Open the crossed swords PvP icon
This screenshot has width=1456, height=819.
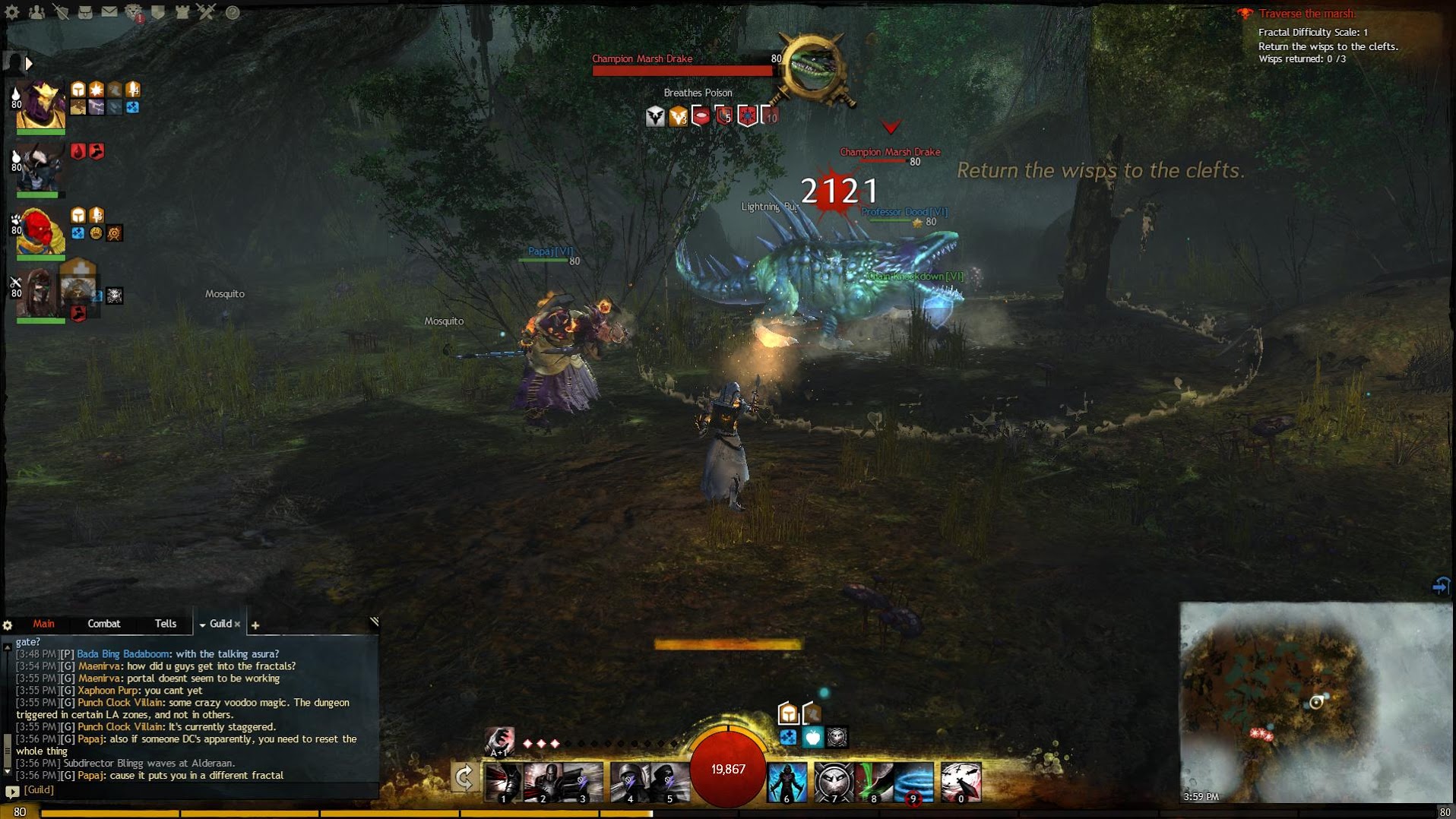click(x=207, y=12)
